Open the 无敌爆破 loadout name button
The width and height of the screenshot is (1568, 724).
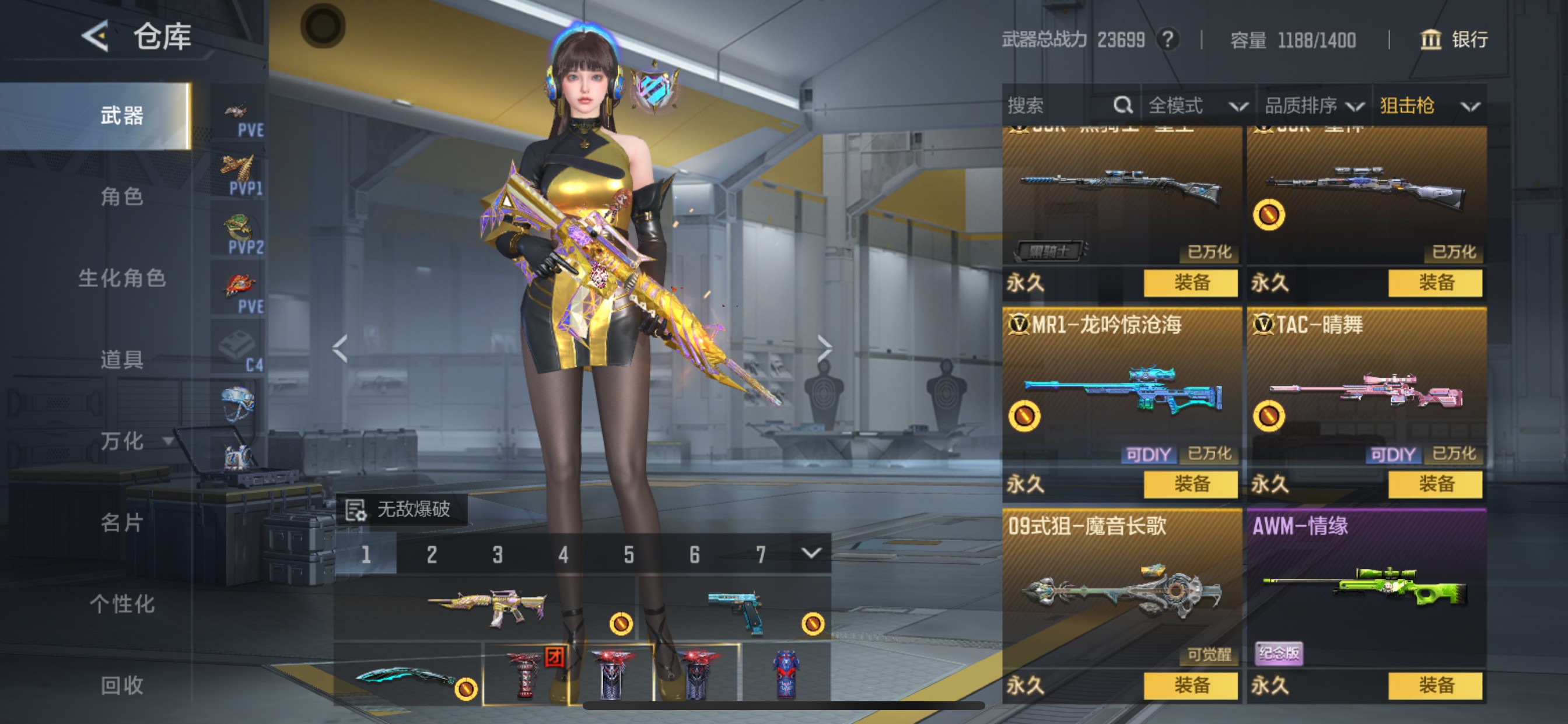(402, 509)
